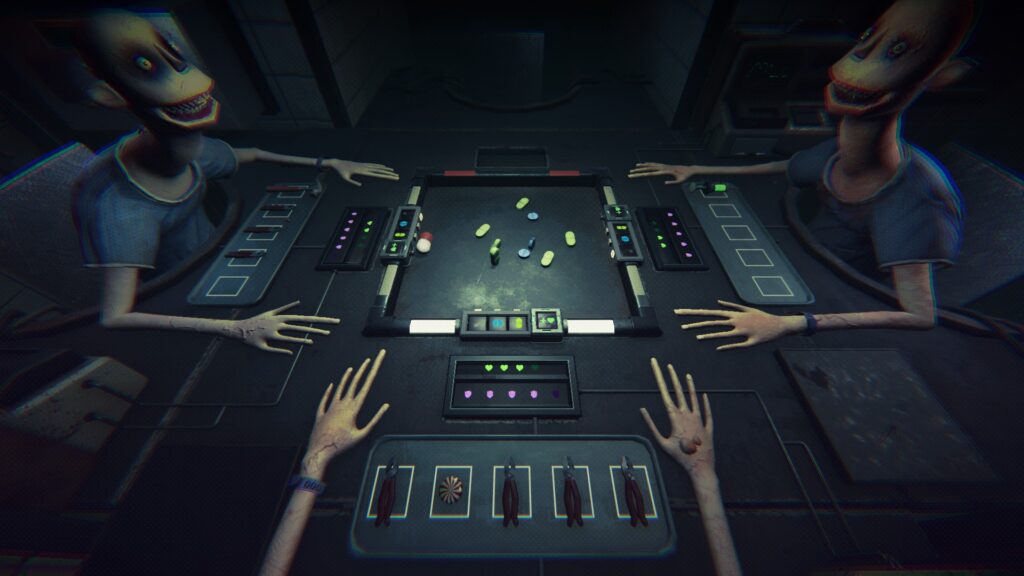Select the striped swirl candy item
This screenshot has width=1024, height=576.
pos(450,490)
